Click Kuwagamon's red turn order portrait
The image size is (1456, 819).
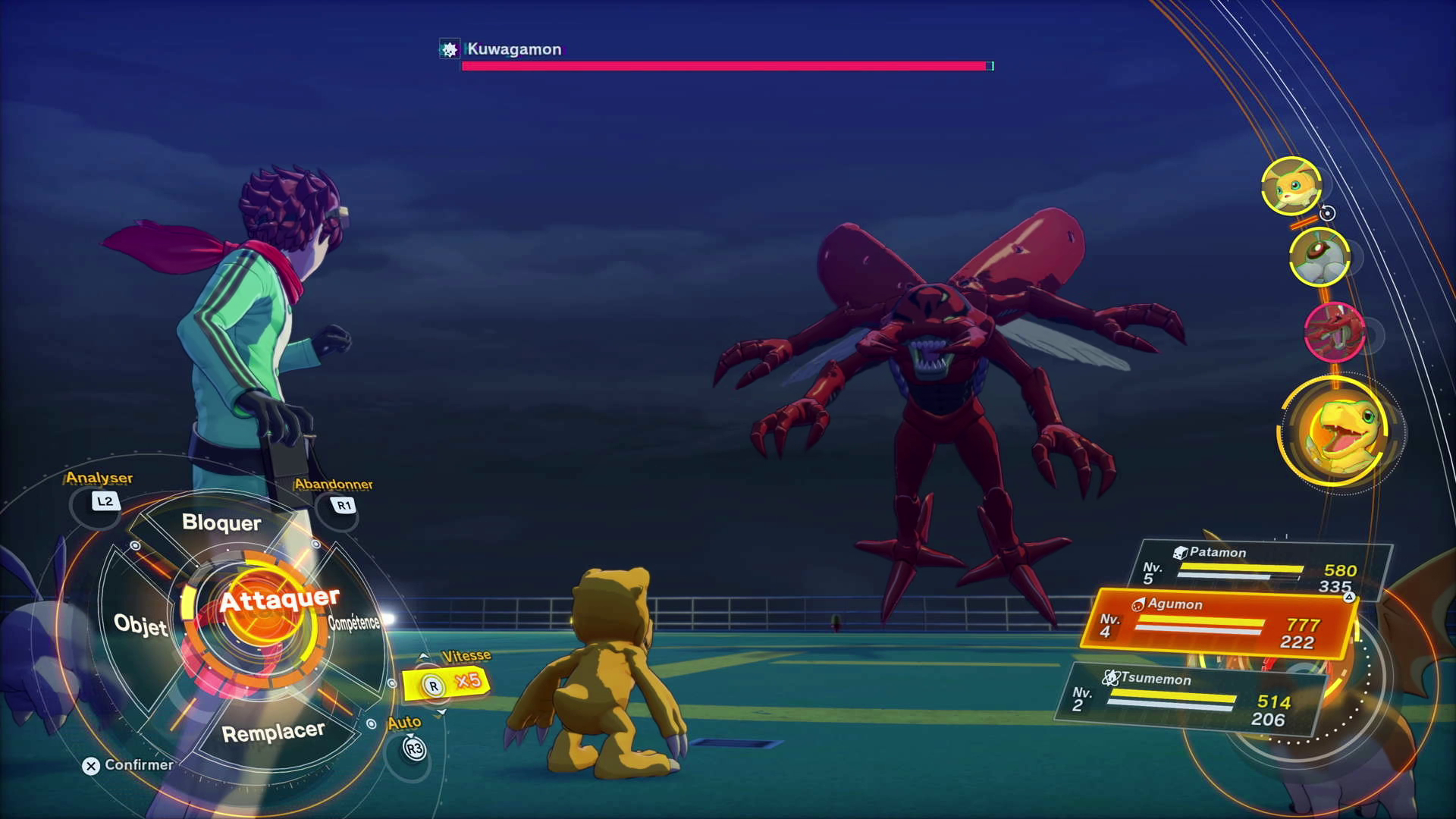[x=1334, y=331]
